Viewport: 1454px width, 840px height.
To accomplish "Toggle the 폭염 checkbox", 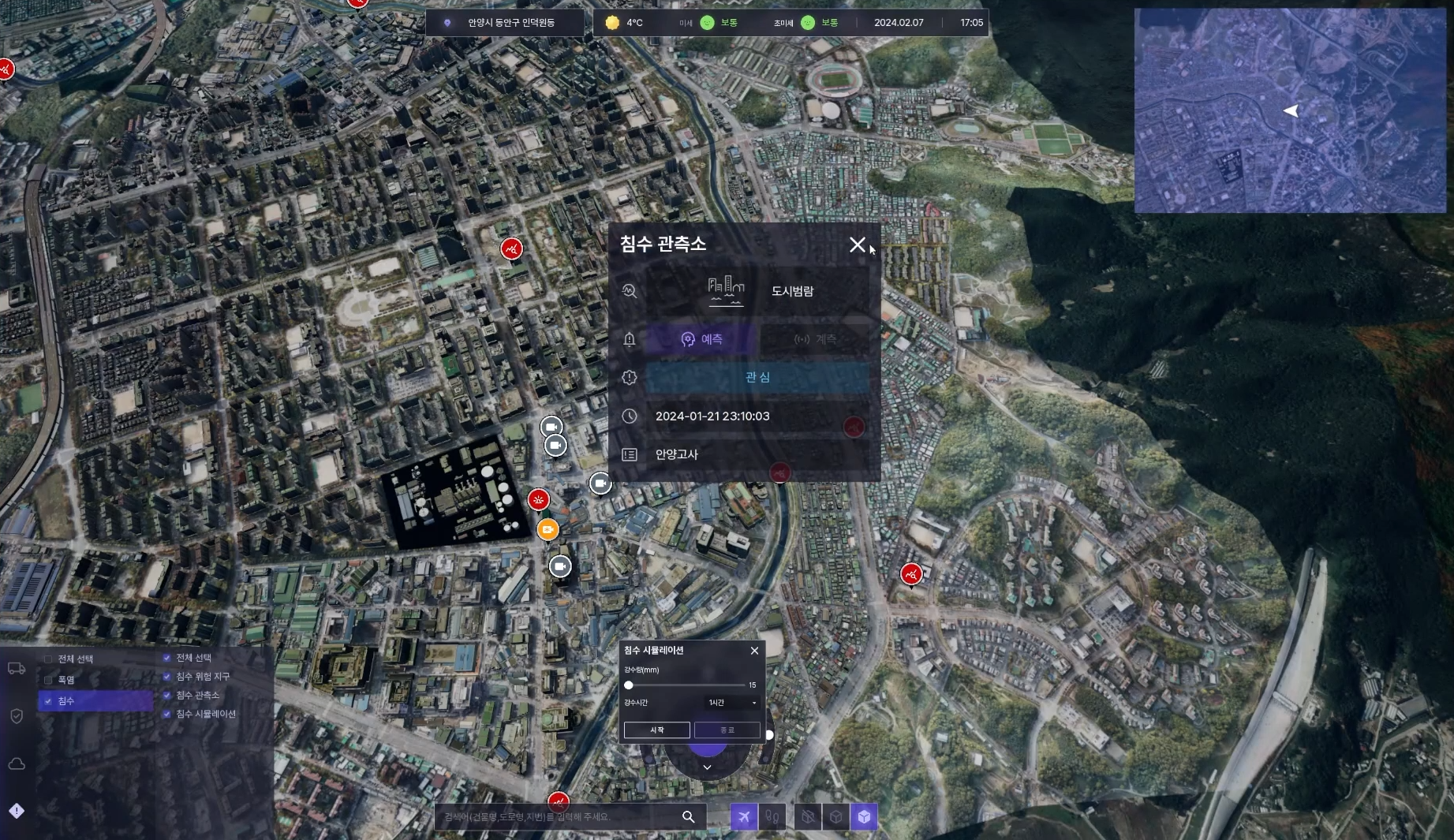I will 49,680.
